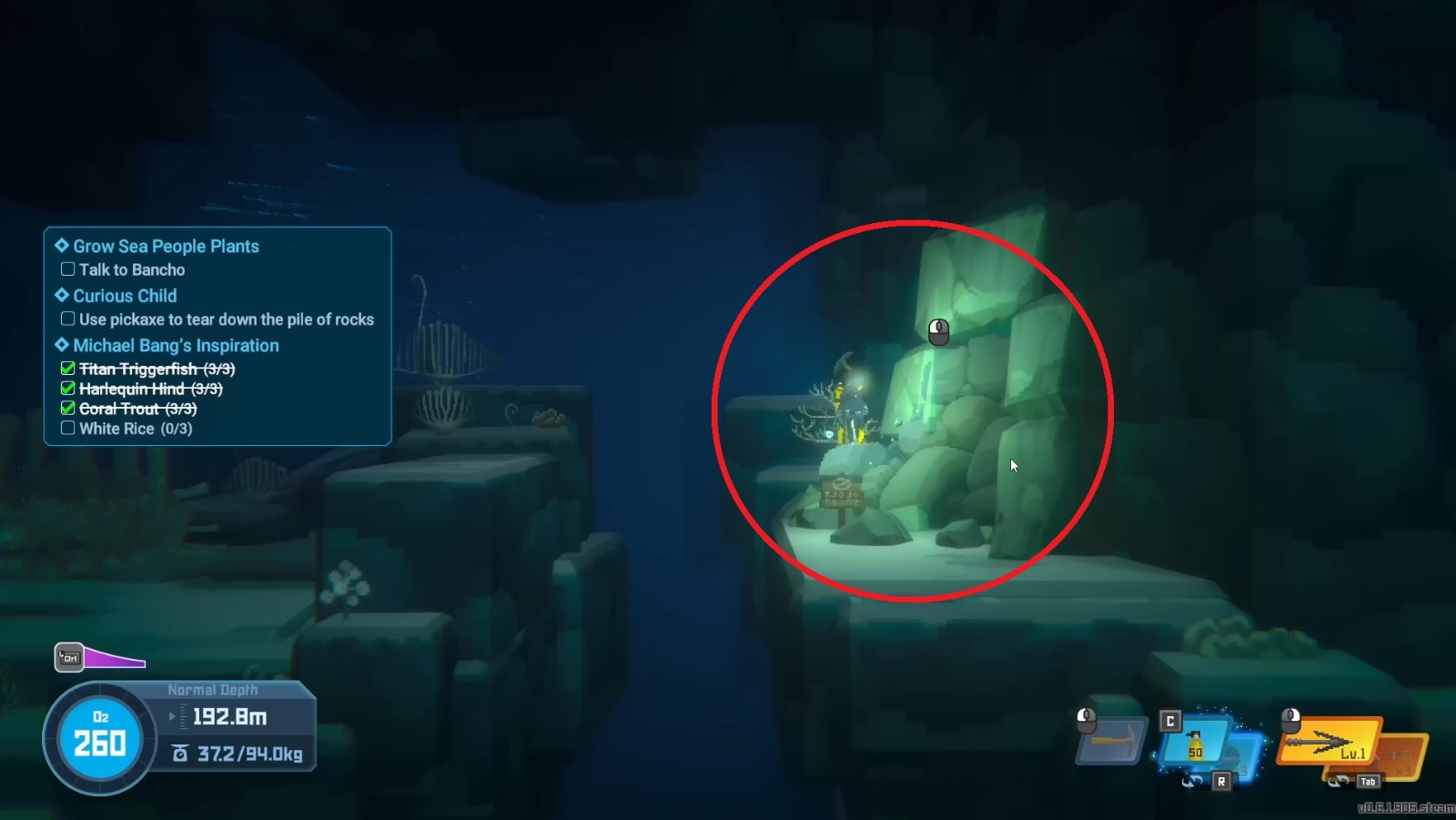Check the Talk to Bancho quest objective

(x=68, y=269)
